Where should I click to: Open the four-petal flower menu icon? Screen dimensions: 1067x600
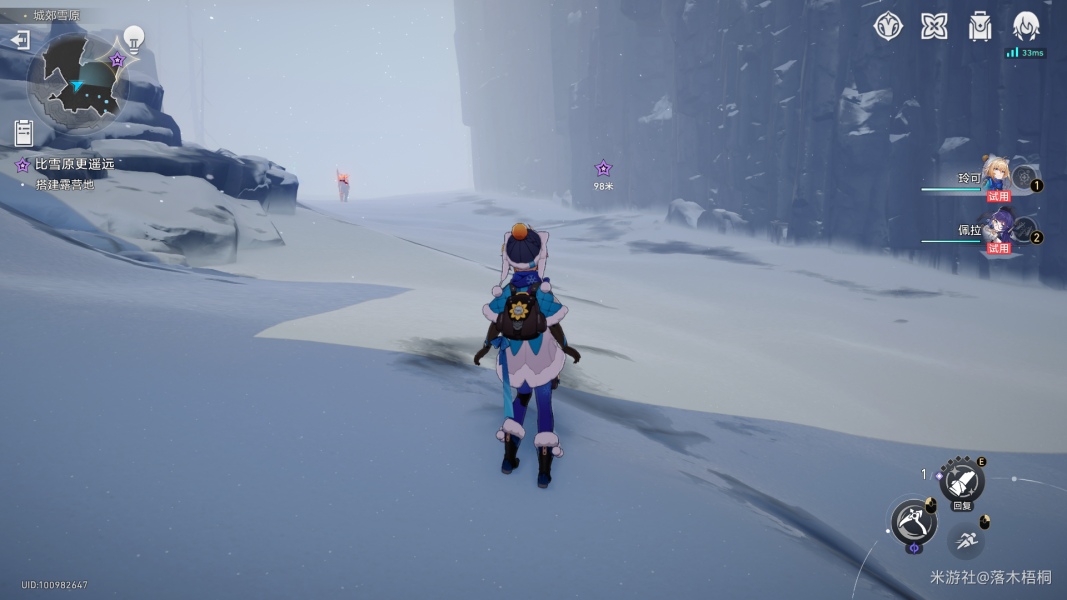point(934,27)
